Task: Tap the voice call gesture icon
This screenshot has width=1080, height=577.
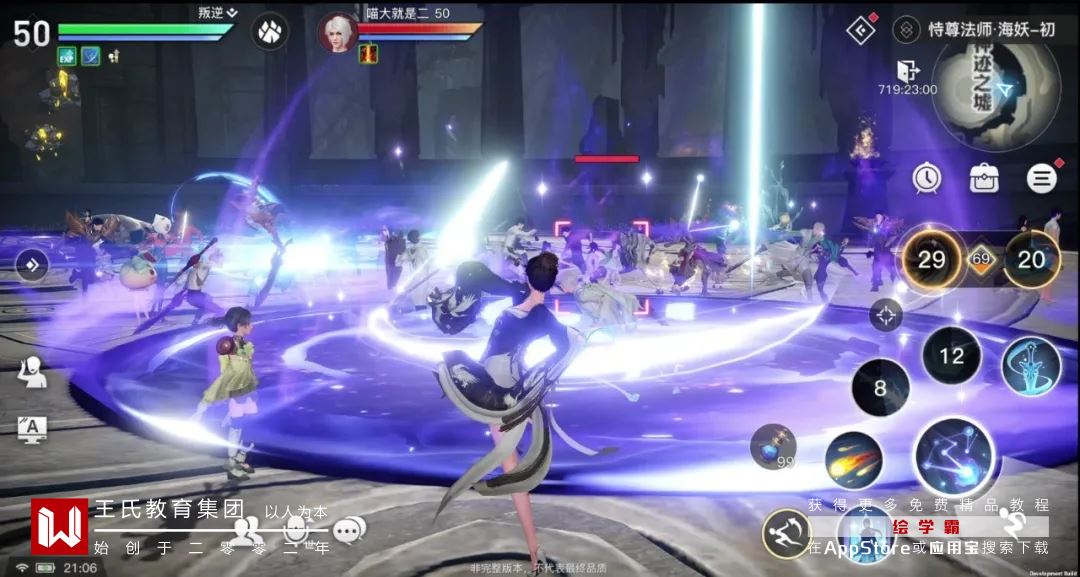Action: click(x=32, y=371)
